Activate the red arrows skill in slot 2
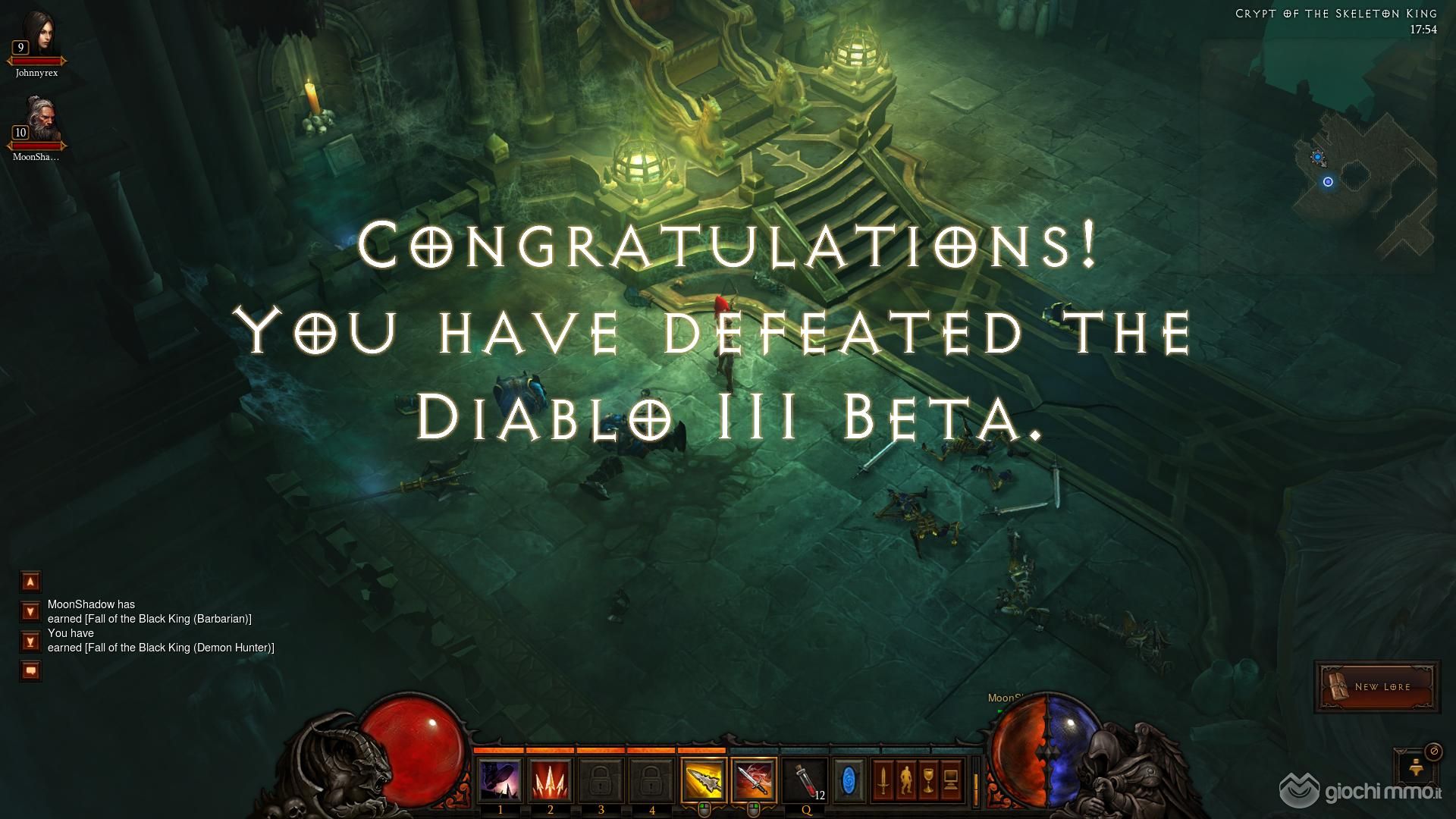 click(x=551, y=780)
